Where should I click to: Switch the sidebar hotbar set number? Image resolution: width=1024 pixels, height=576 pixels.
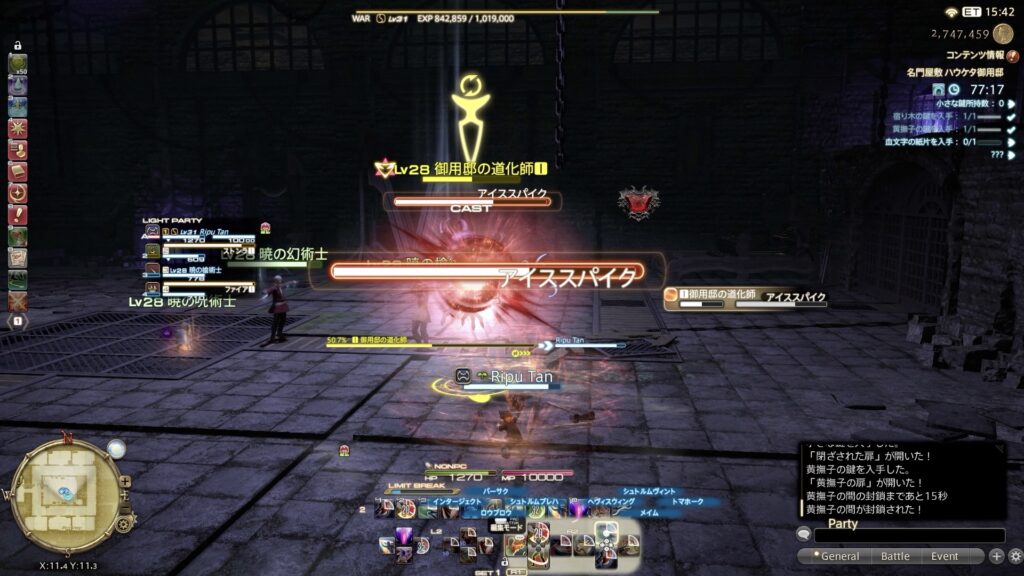coord(17,321)
